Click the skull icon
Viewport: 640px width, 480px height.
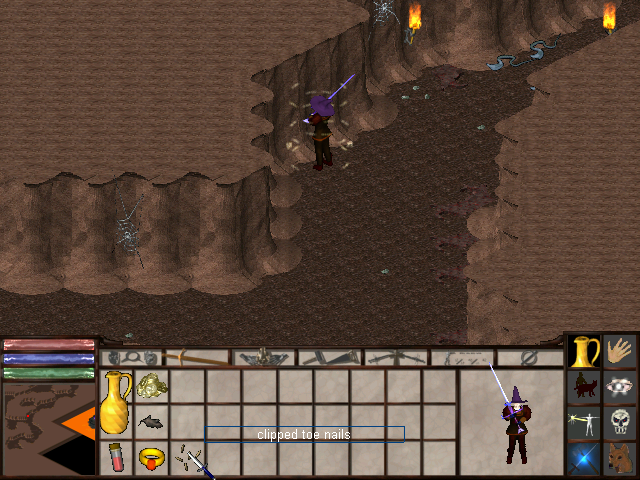coord(621,422)
